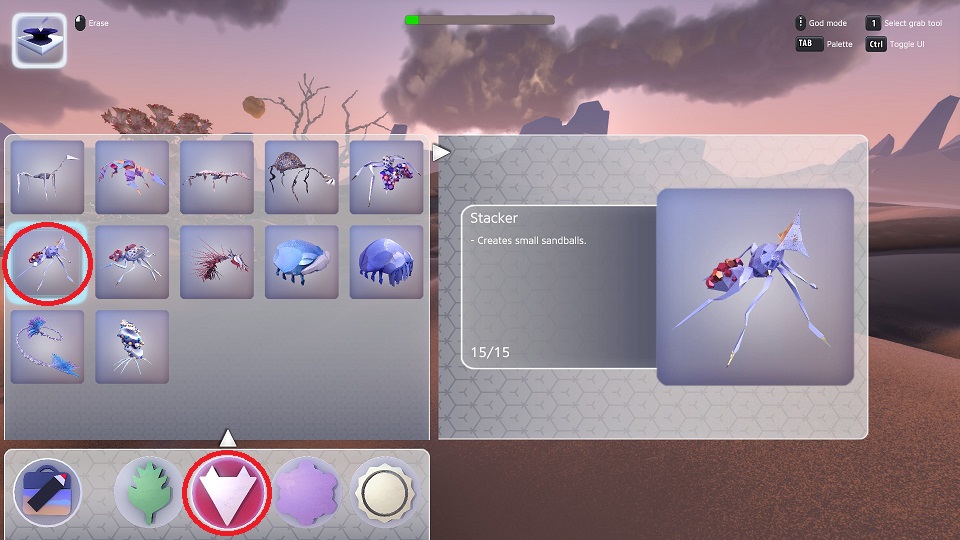Open the purple hexagonal blob category
The image size is (960, 540).
(307, 492)
